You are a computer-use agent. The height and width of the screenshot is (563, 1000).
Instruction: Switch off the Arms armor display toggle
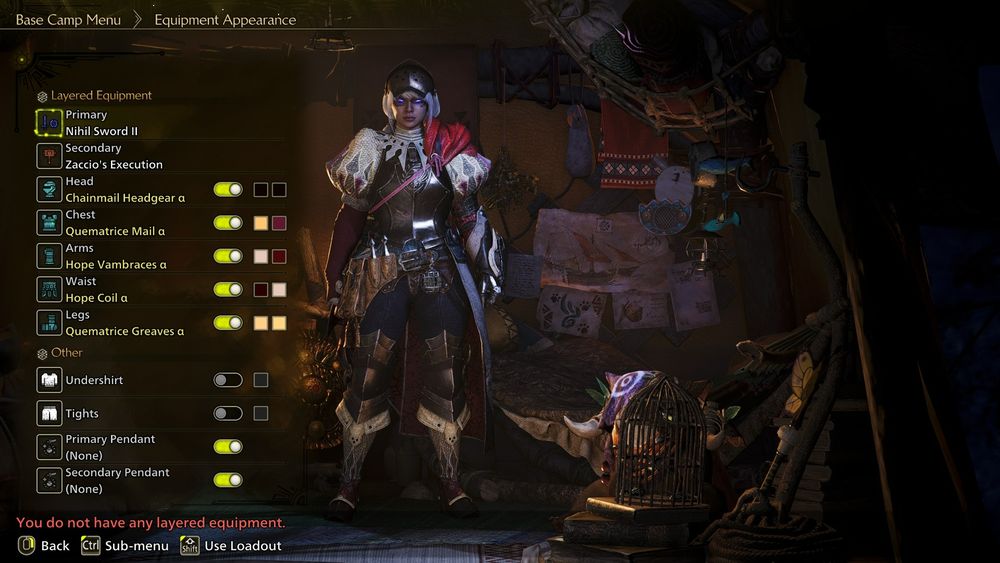coord(228,256)
